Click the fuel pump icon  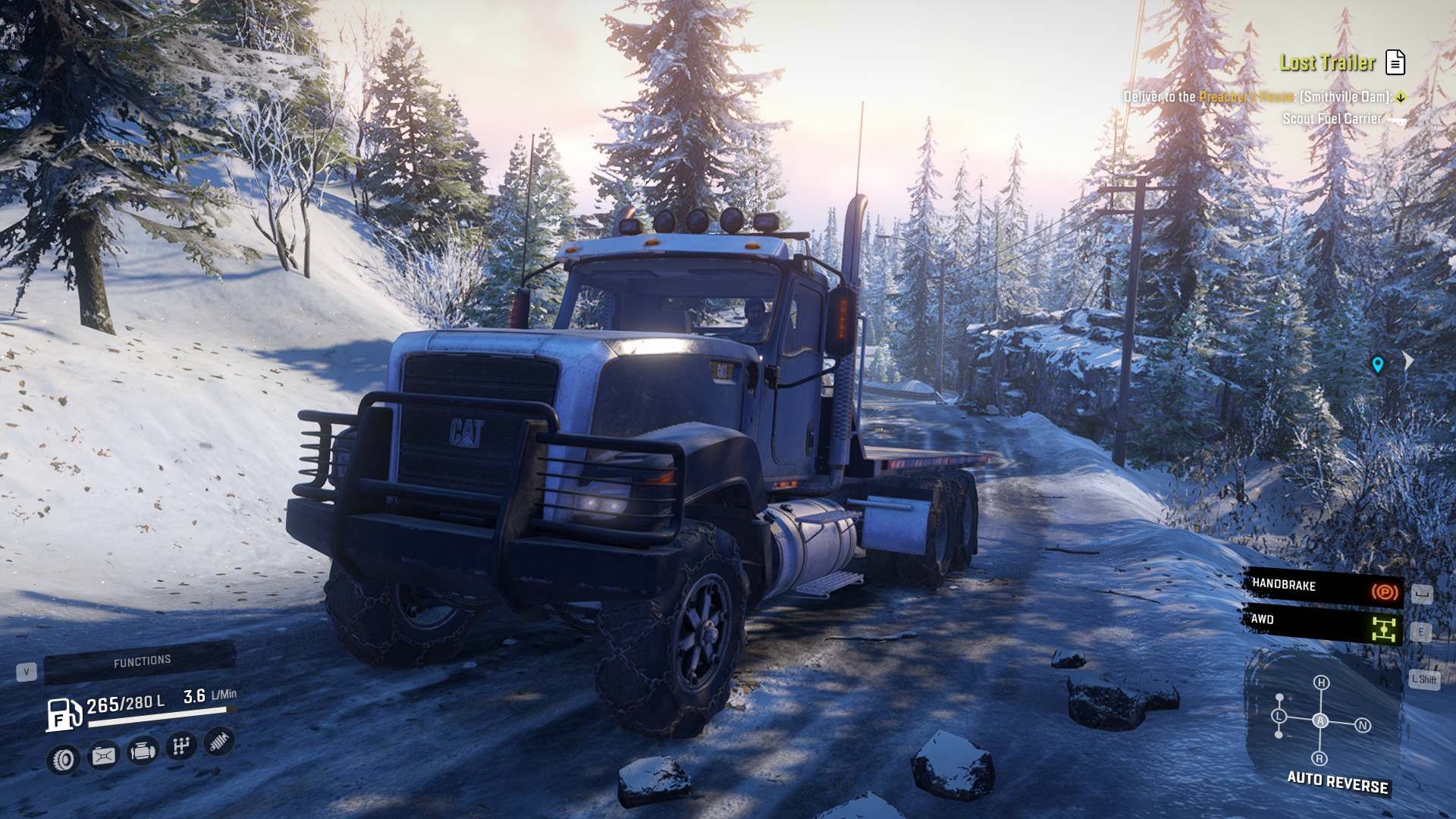point(64,714)
